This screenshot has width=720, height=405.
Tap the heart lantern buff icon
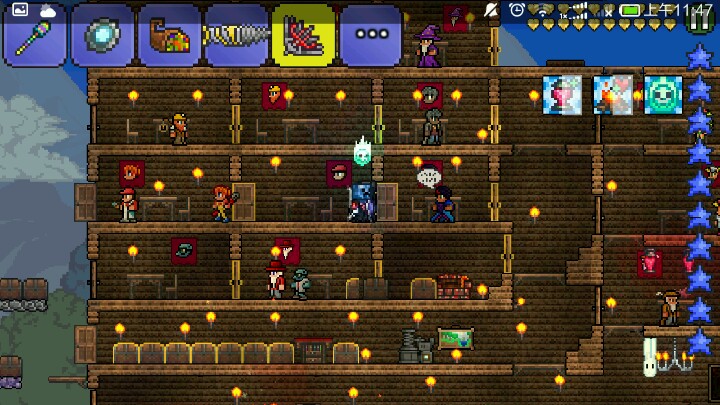(562, 95)
